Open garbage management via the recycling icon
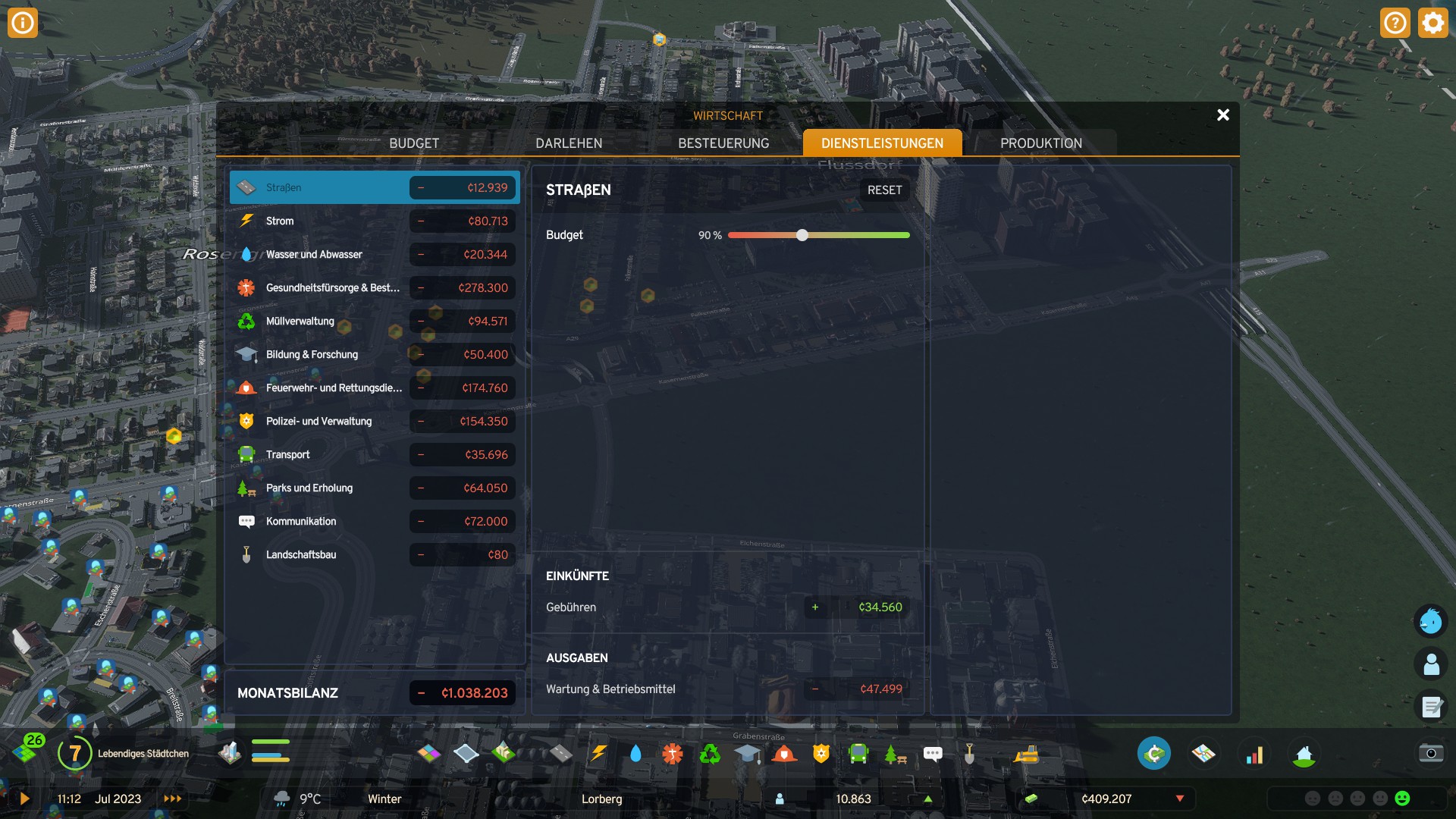 [709, 753]
